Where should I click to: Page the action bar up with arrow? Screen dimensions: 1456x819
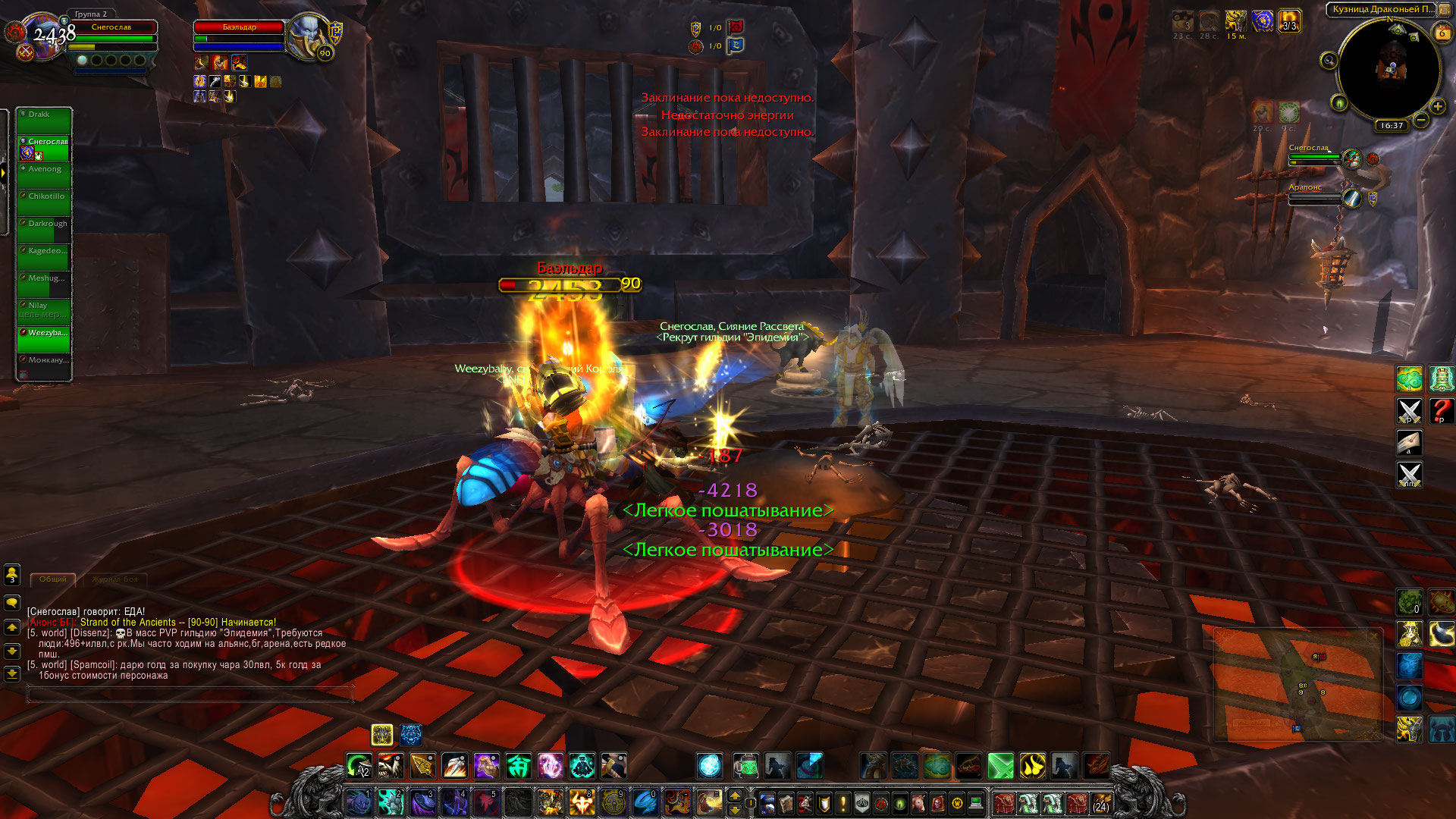click(734, 795)
